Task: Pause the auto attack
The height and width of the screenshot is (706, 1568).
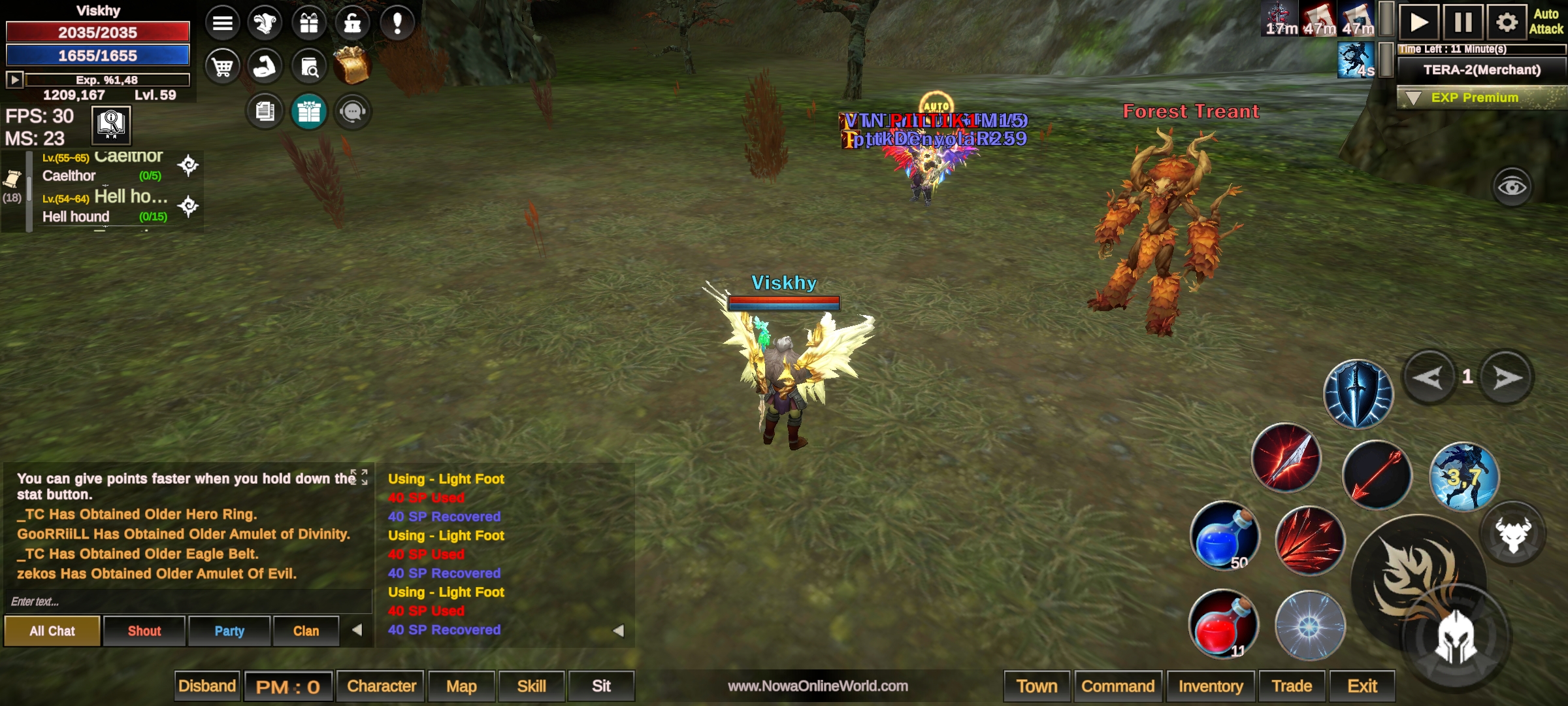Action: pyautogui.click(x=1463, y=23)
